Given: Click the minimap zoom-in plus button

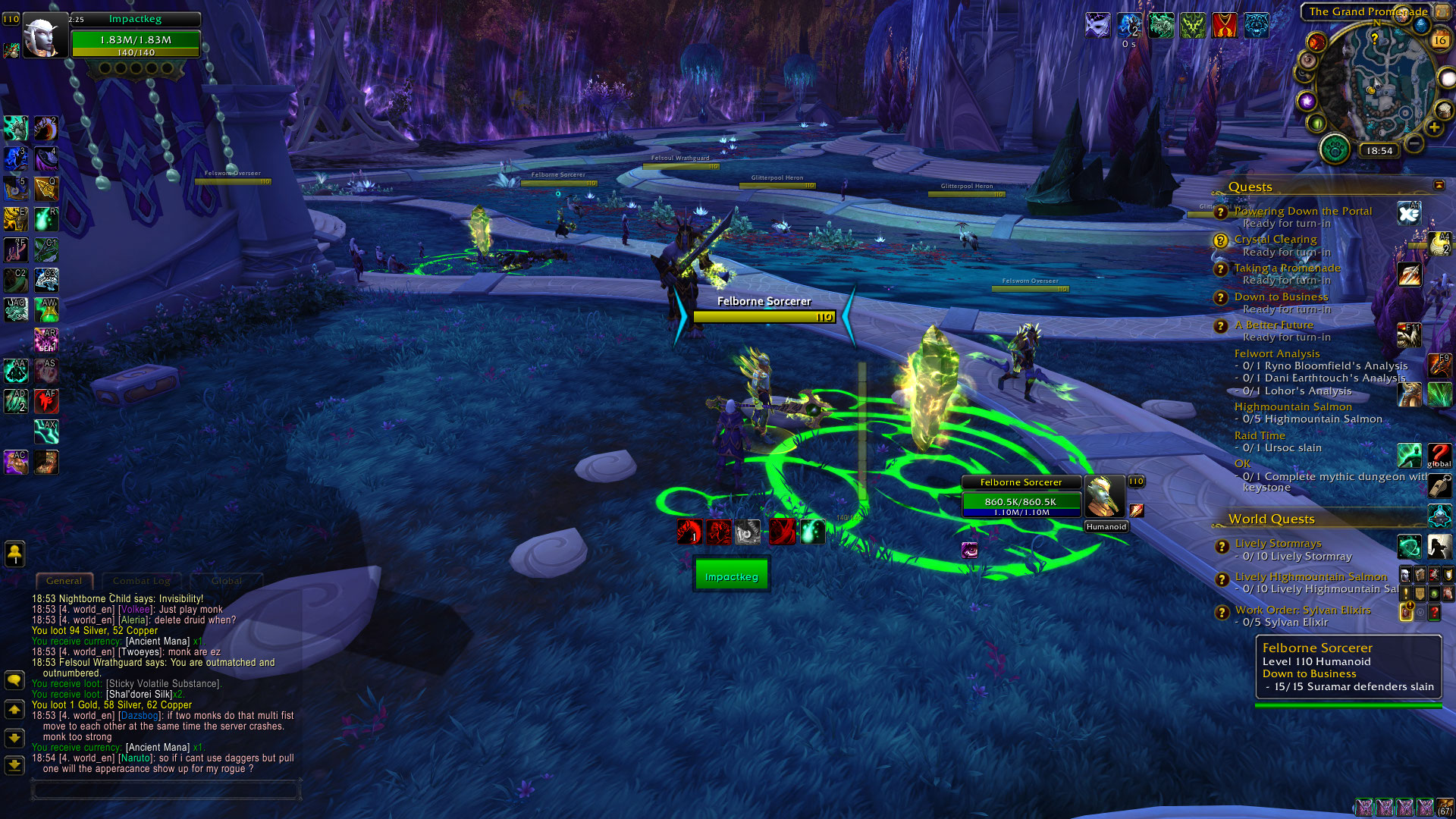Looking at the screenshot, I should click(x=1434, y=127).
